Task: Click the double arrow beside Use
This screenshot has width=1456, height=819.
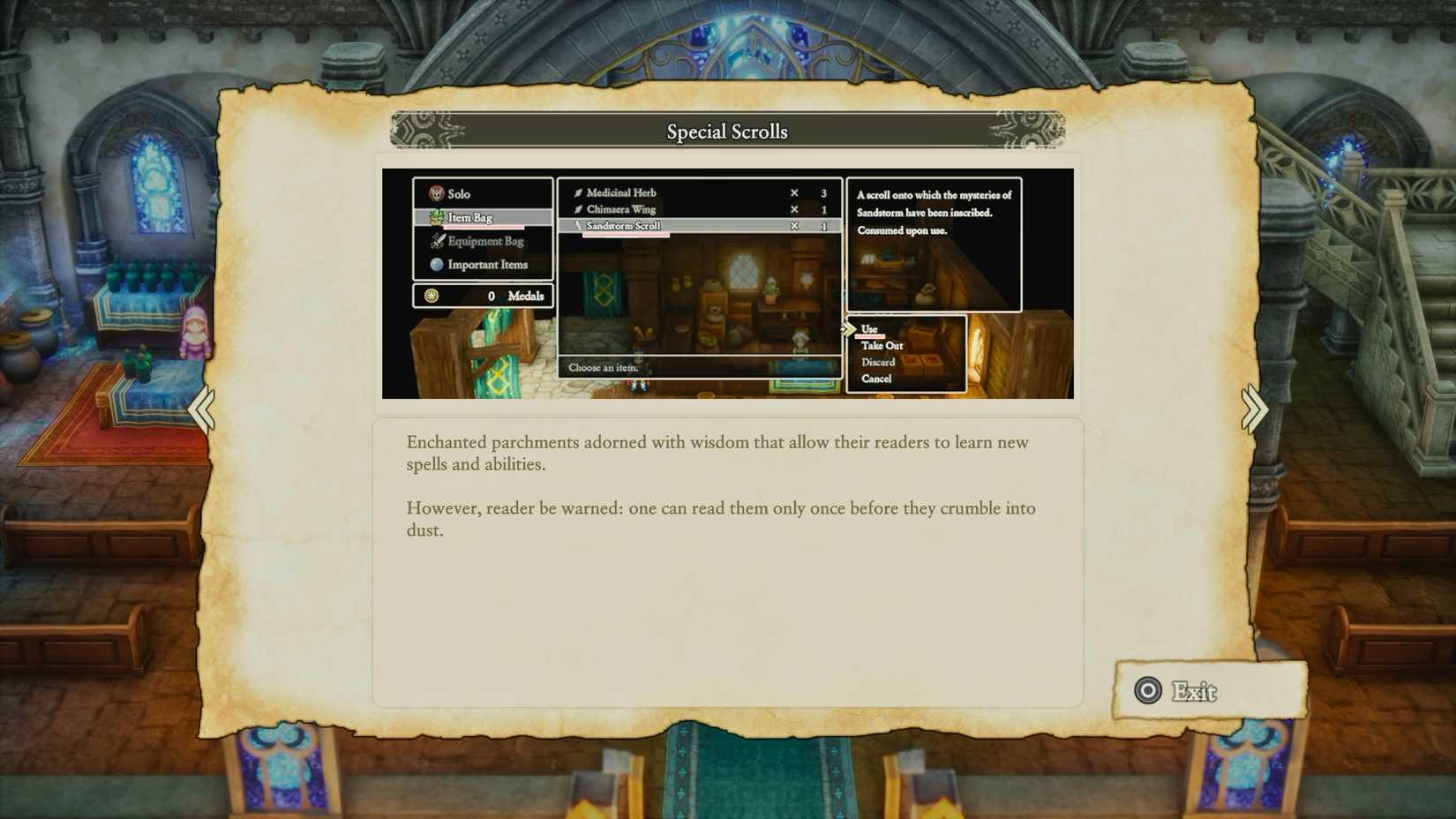Action: 850,327
